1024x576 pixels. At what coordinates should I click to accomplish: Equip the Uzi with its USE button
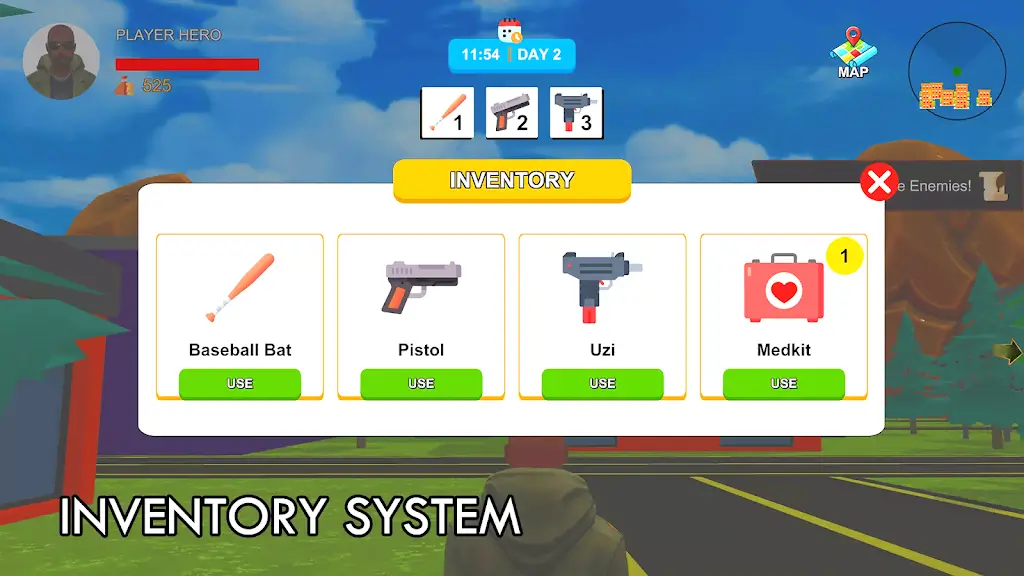pyautogui.click(x=602, y=383)
